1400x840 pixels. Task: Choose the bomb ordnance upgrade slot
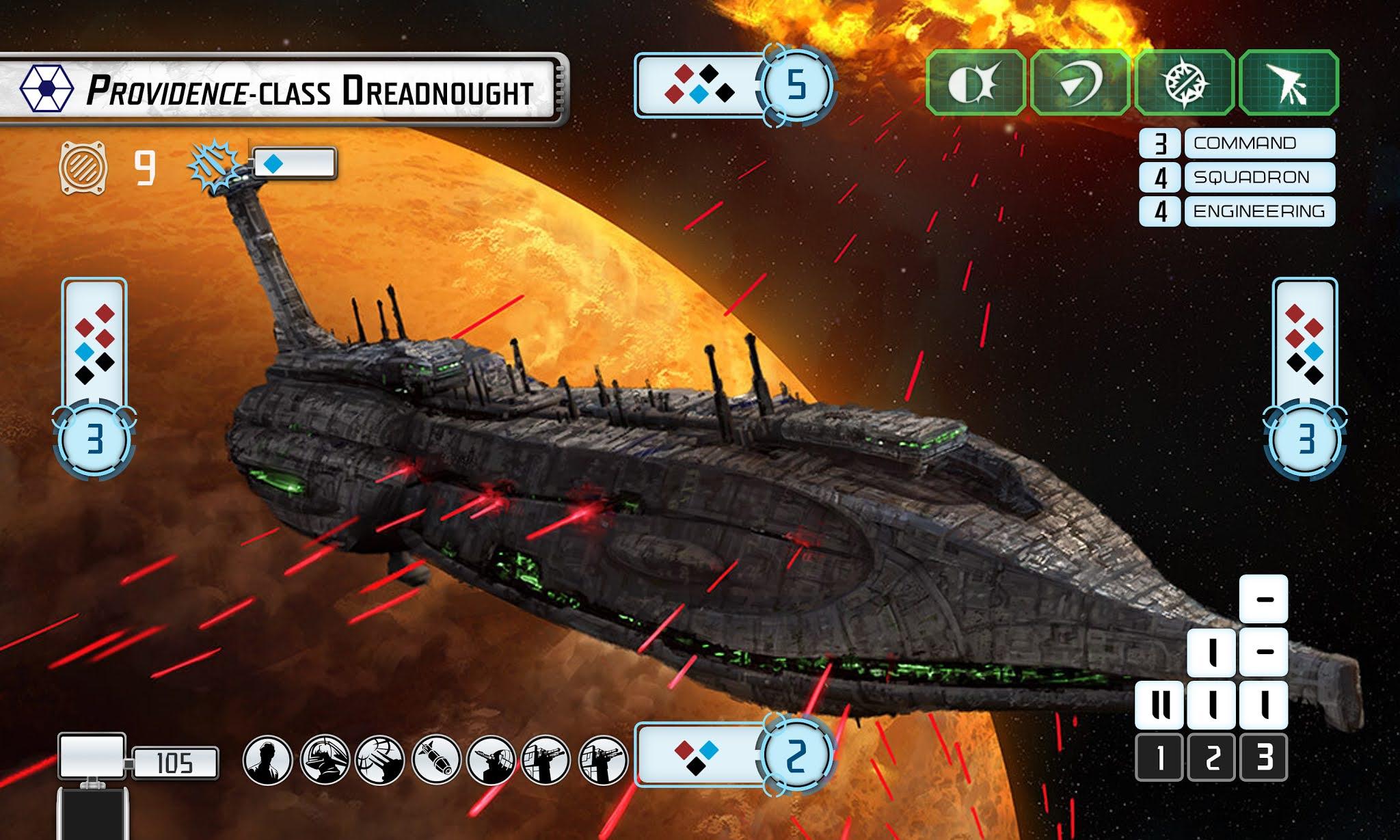(x=436, y=759)
